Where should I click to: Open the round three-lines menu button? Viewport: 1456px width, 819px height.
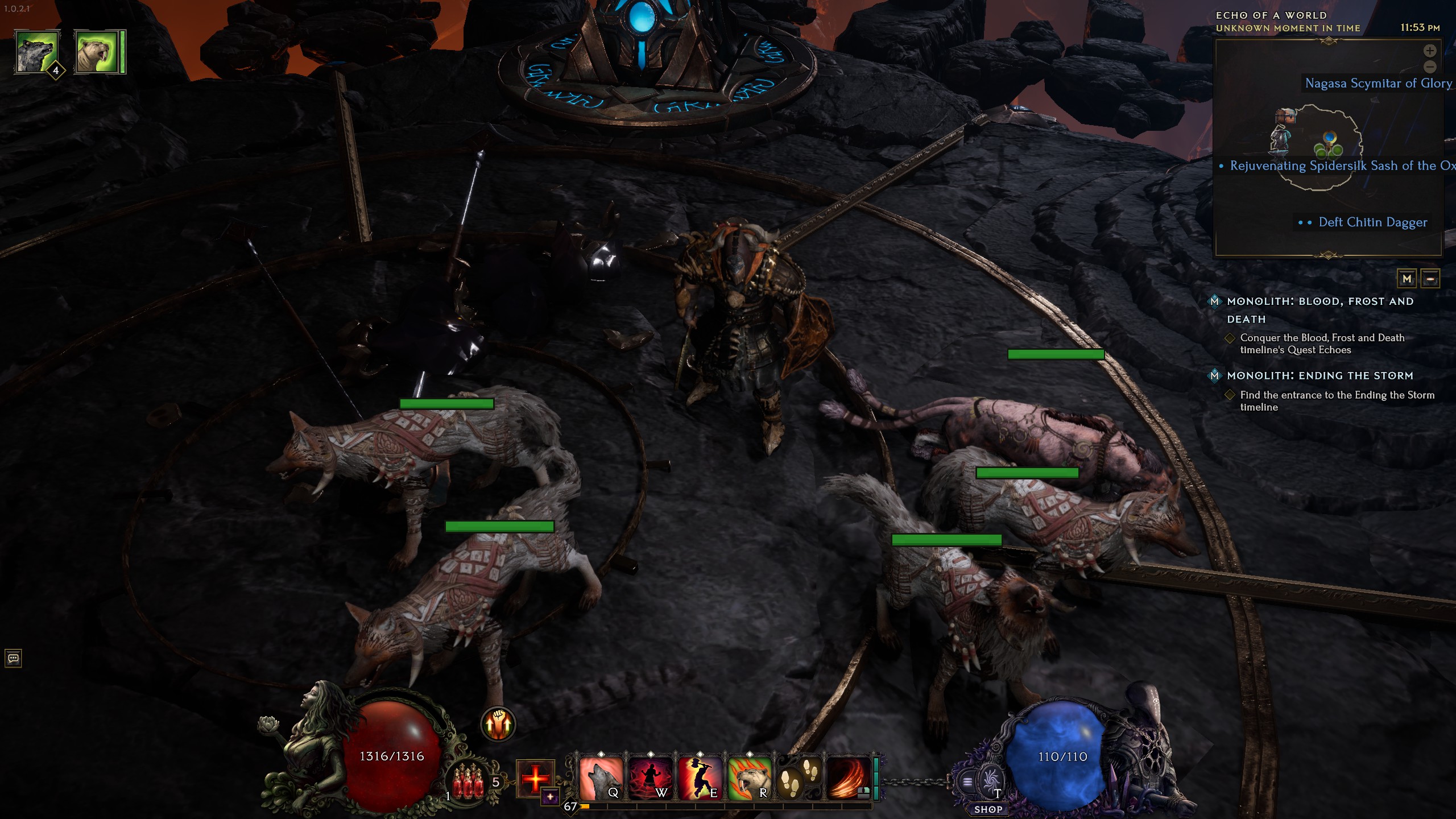[x=967, y=782]
